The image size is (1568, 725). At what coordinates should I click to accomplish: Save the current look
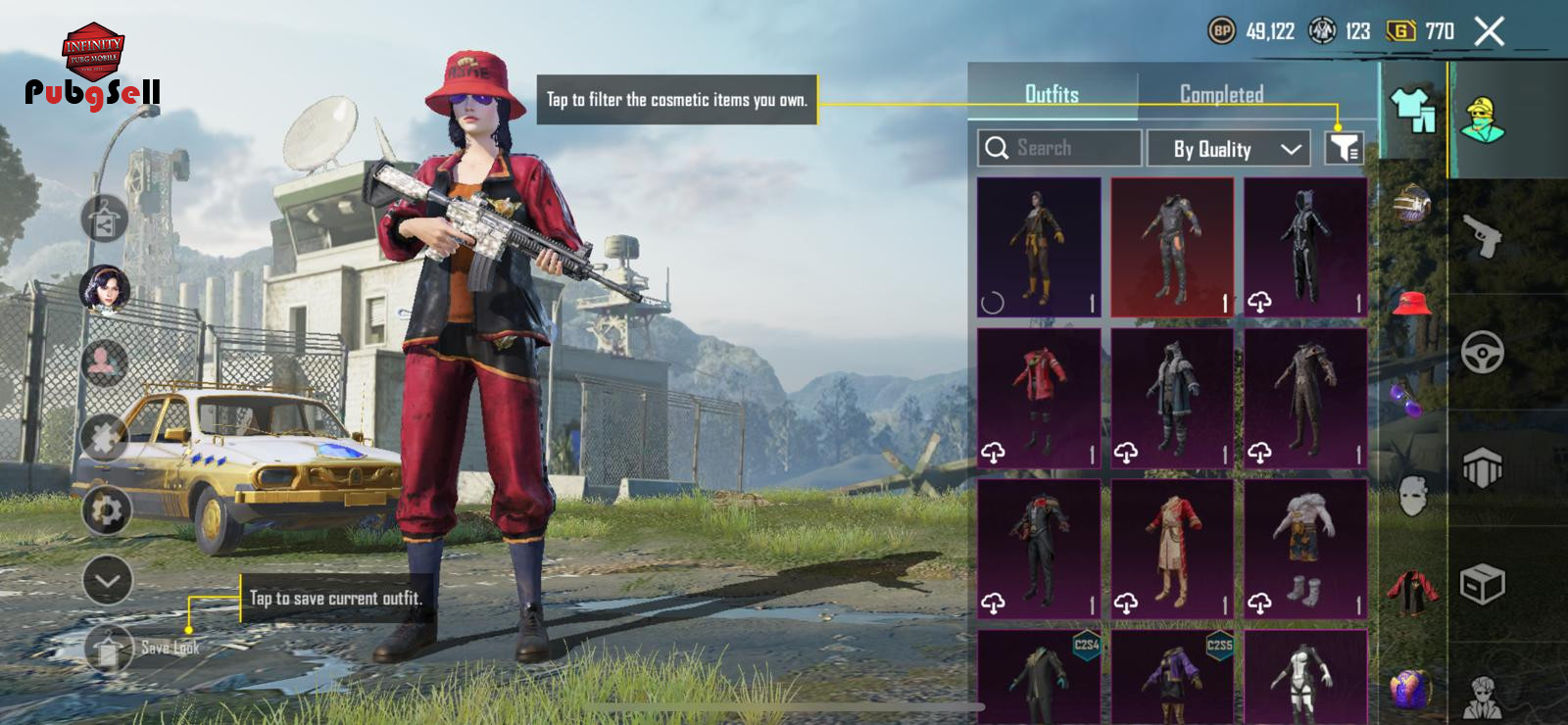click(110, 648)
